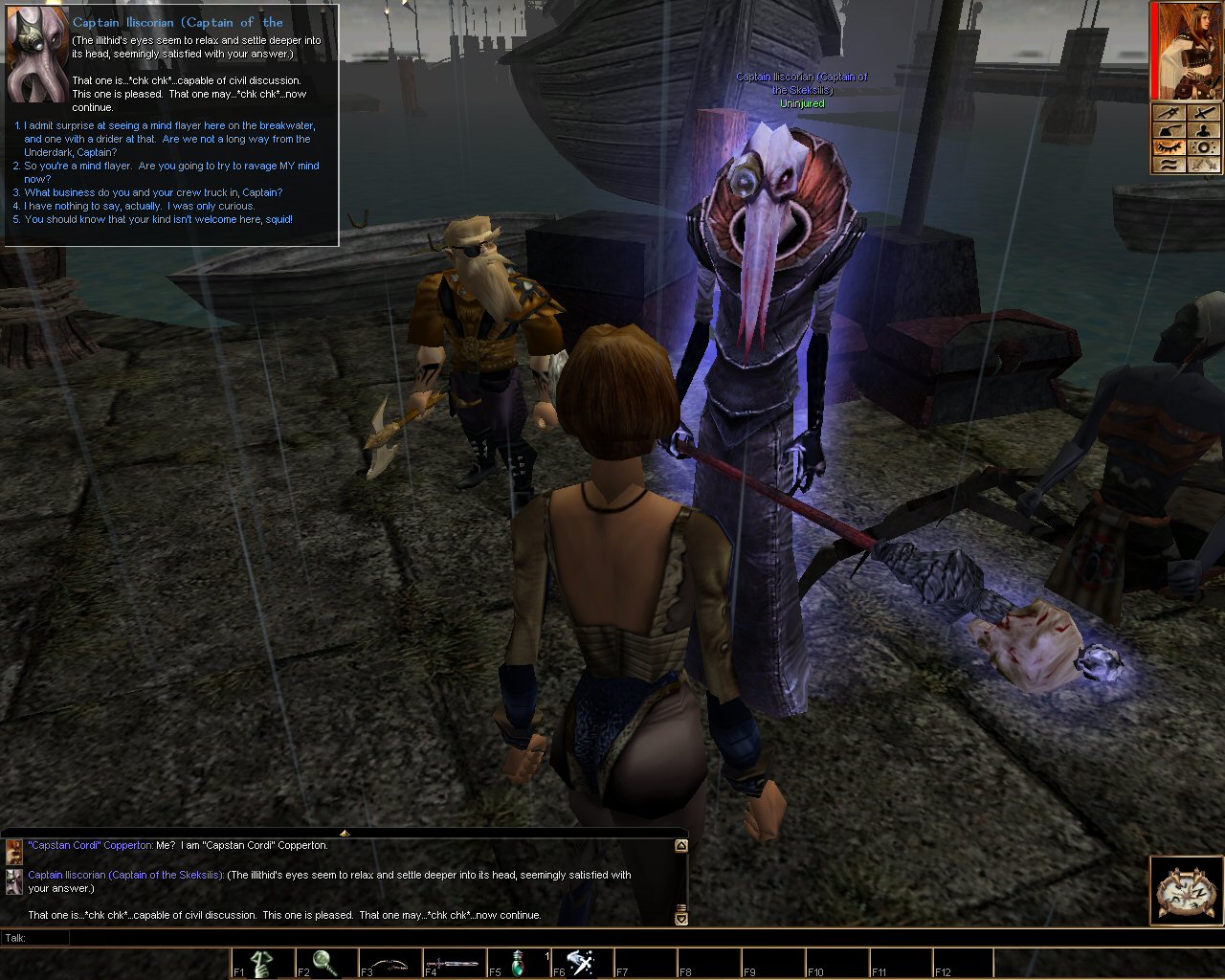The height and width of the screenshot is (980, 1225).
Task: Ask what business the Captain's crew trucks in
Action: [153, 192]
